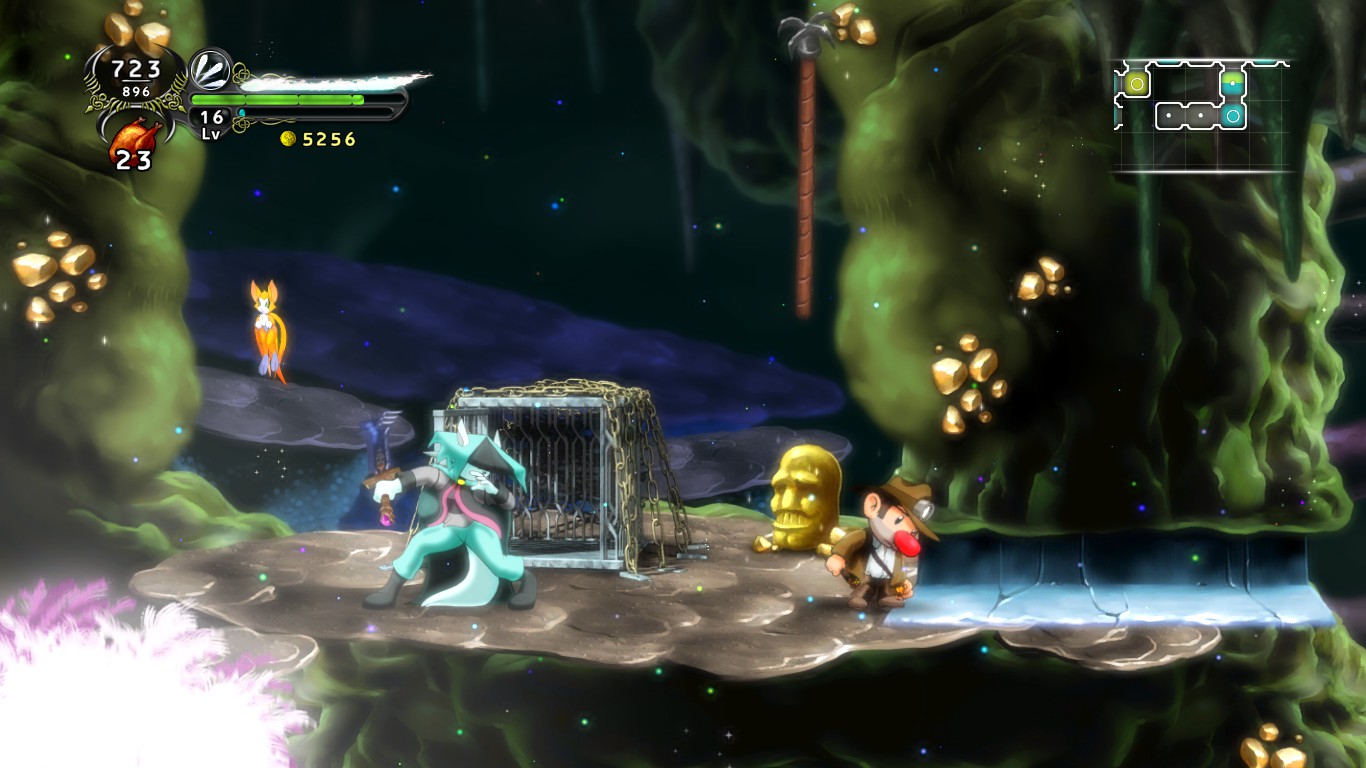Click the cyan room marker on the minimap
Image resolution: width=1366 pixels, height=768 pixels.
1233,115
